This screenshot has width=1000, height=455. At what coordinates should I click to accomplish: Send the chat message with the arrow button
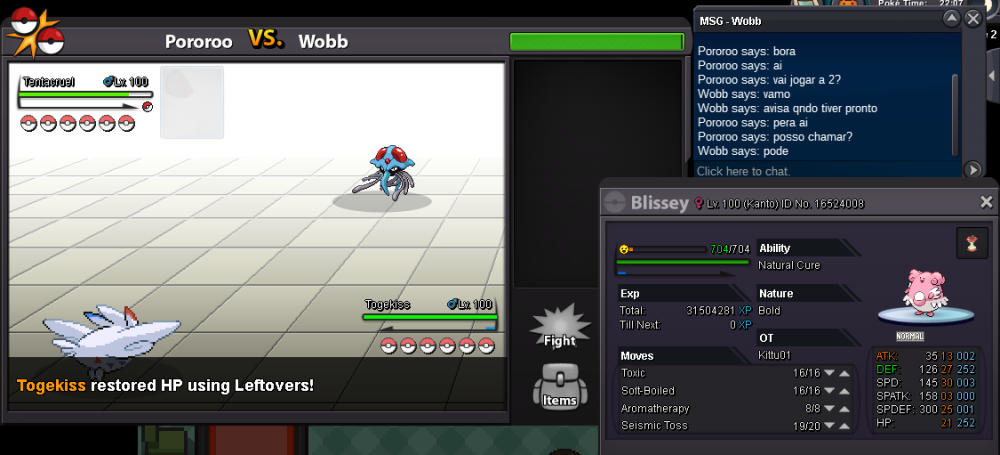973,170
